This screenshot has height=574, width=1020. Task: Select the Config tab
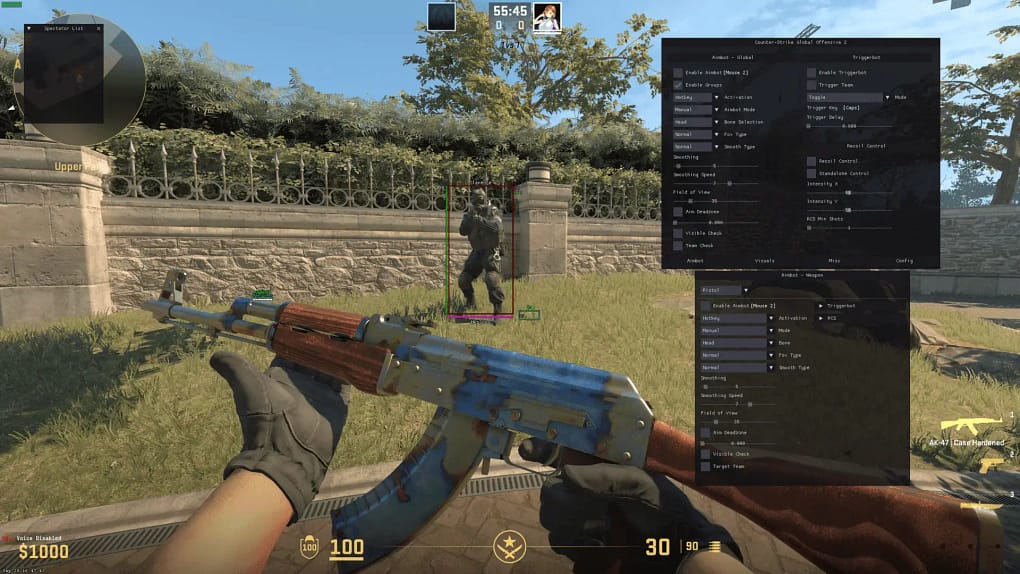[904, 260]
